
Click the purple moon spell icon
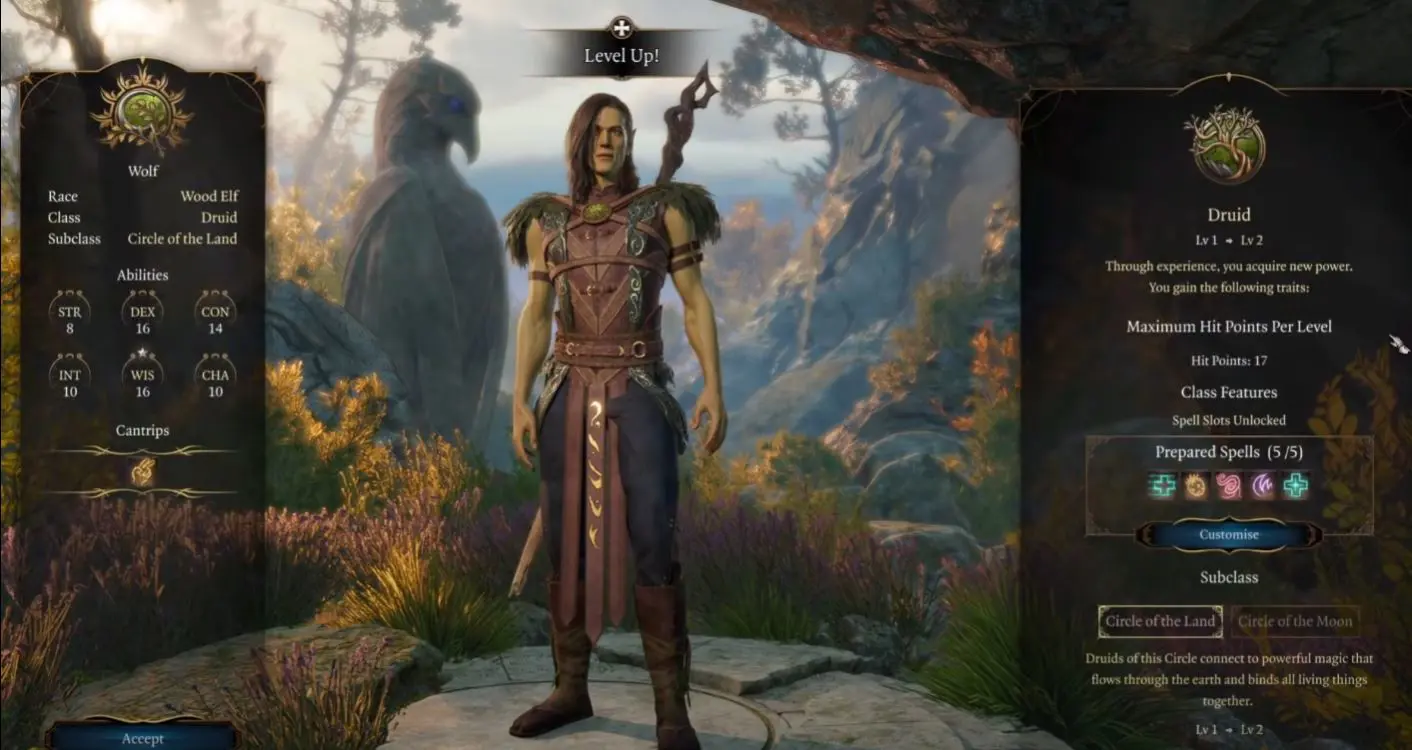pos(1263,487)
